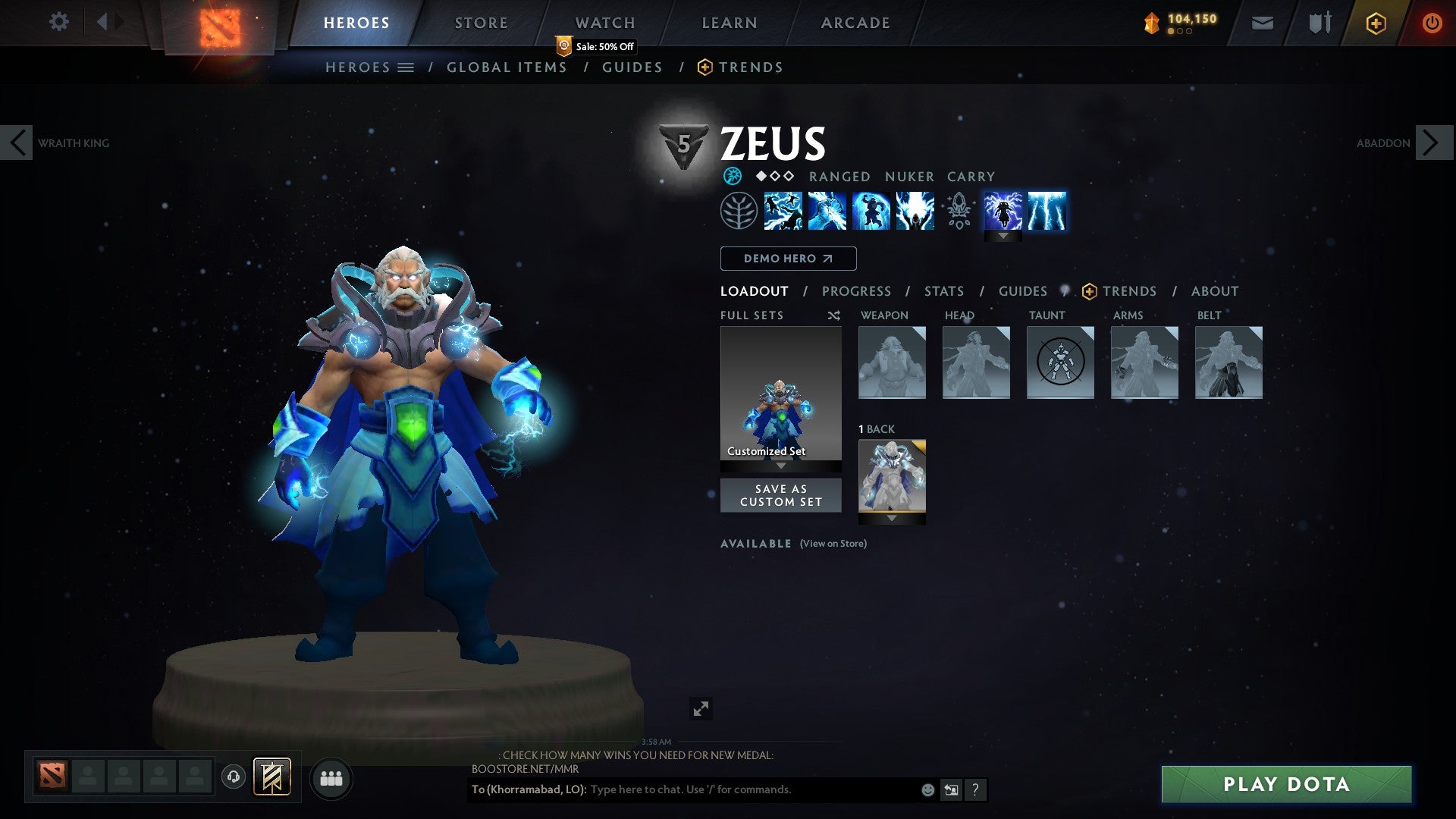Viewport: 1456px width, 819px height.
Task: Click the chat help question mark icon
Action: pyautogui.click(x=975, y=789)
